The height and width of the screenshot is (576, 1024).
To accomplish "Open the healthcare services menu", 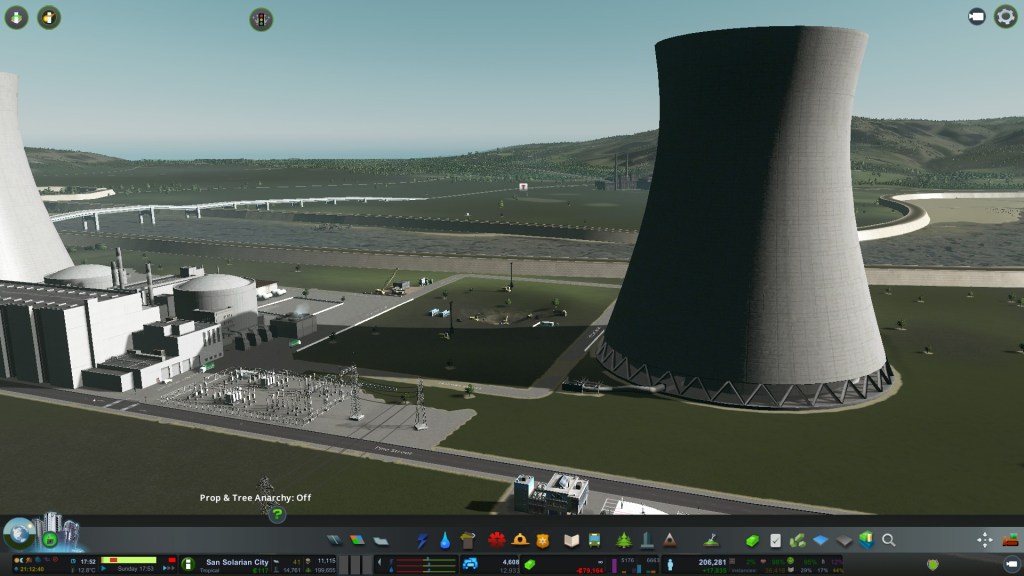I will pyautogui.click(x=497, y=540).
